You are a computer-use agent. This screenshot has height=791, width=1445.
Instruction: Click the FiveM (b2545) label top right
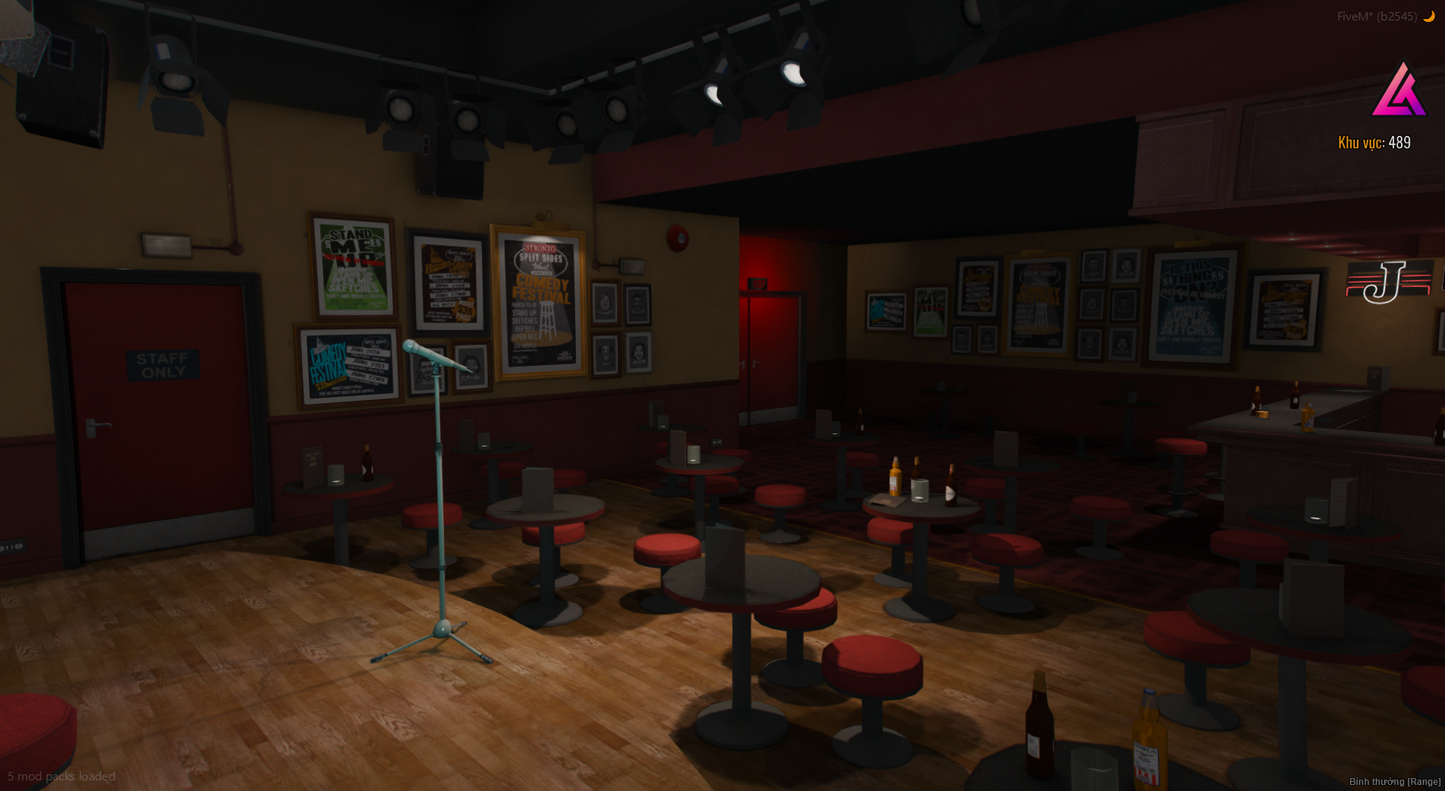coord(1378,15)
